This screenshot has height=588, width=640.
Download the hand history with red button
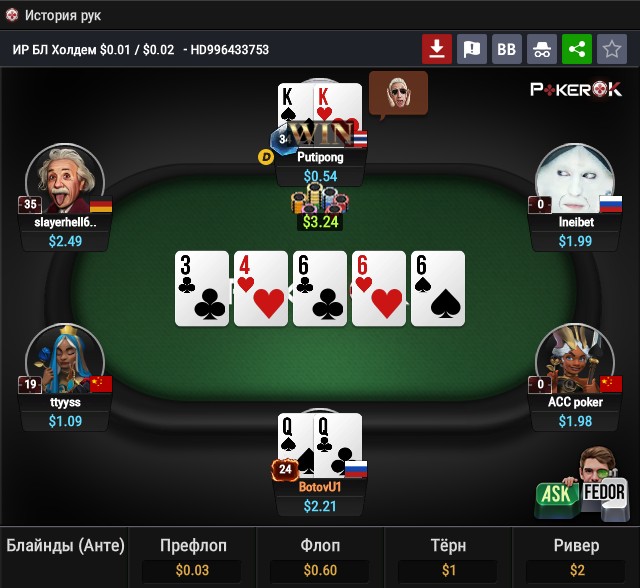click(437, 48)
